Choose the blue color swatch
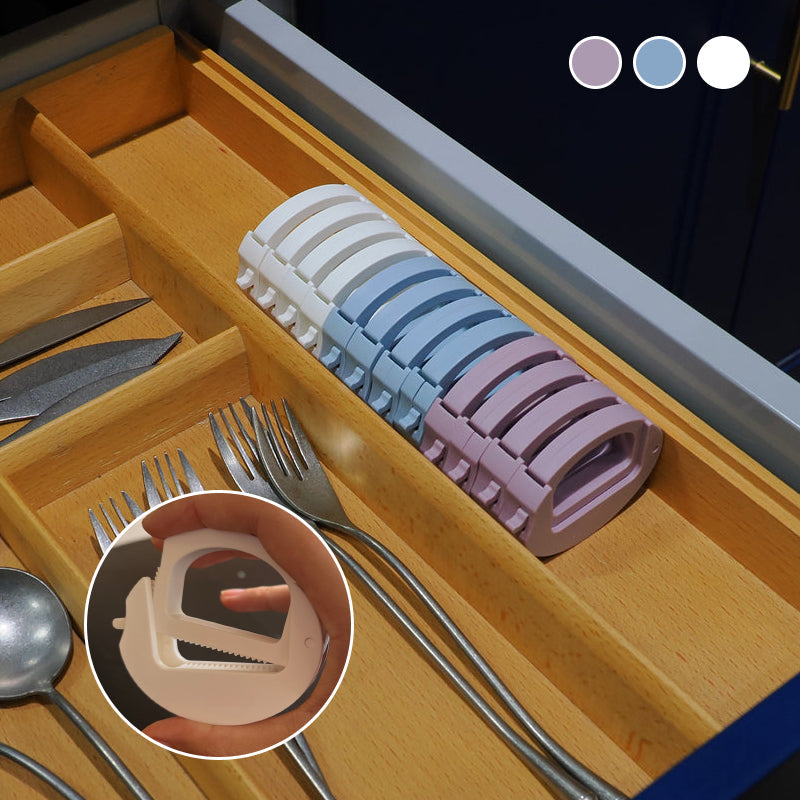Image resolution: width=800 pixels, height=800 pixels. [x=659, y=62]
